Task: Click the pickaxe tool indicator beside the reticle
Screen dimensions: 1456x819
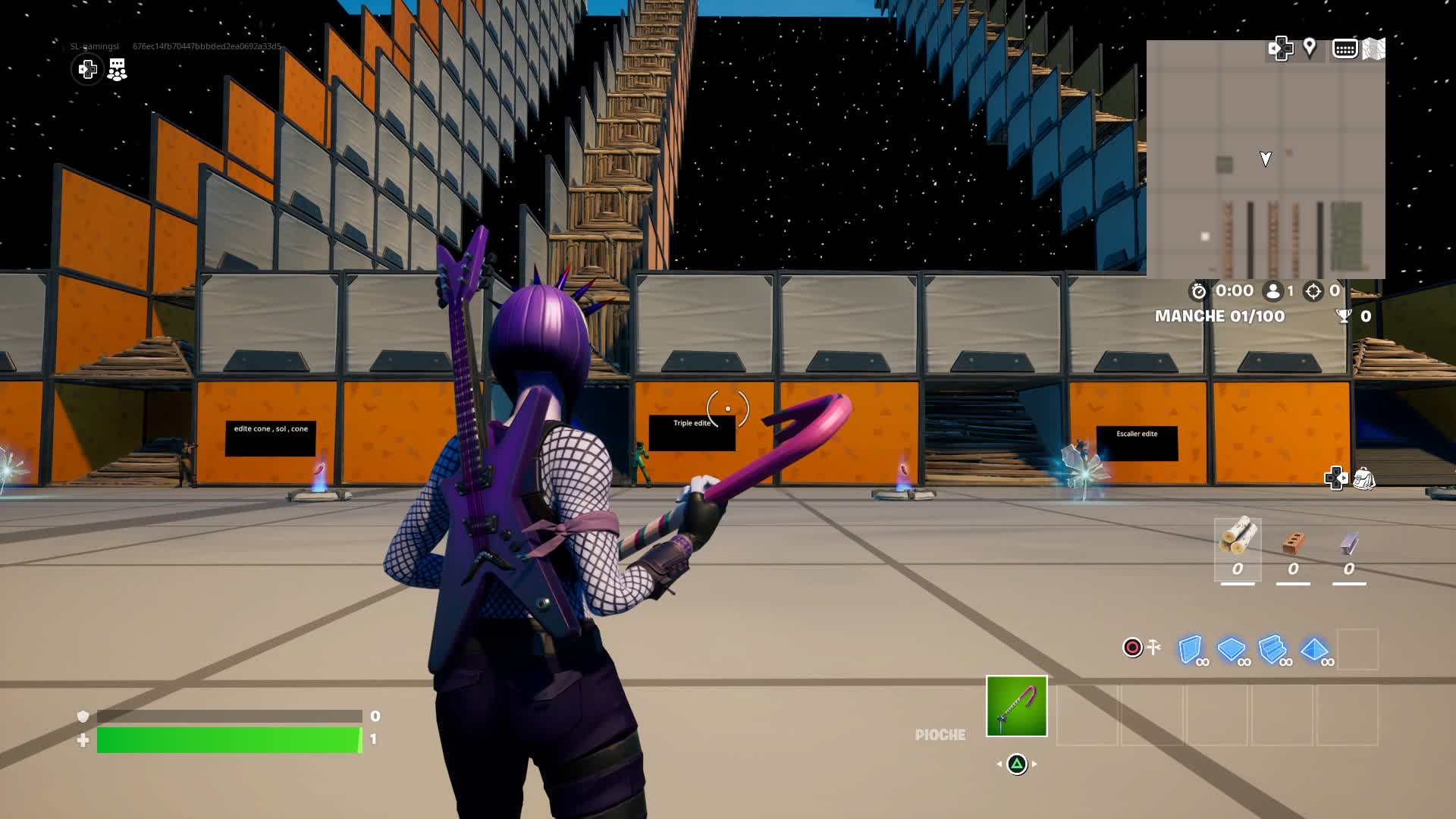Action: point(1153,648)
